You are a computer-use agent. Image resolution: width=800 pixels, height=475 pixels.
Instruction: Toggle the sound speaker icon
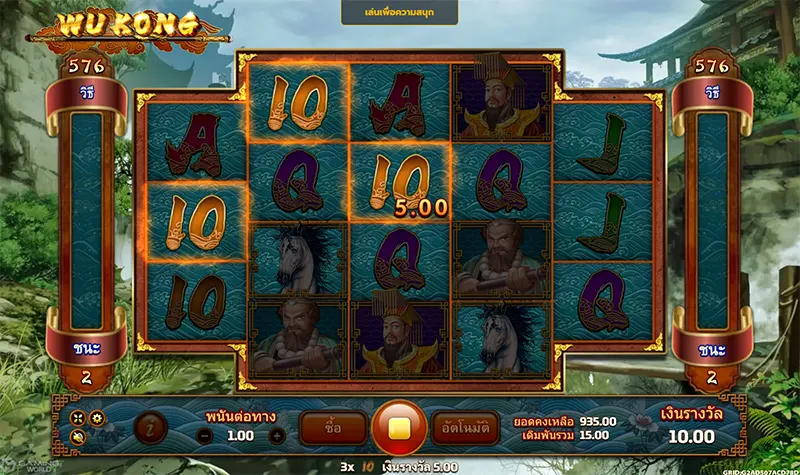pos(78,436)
